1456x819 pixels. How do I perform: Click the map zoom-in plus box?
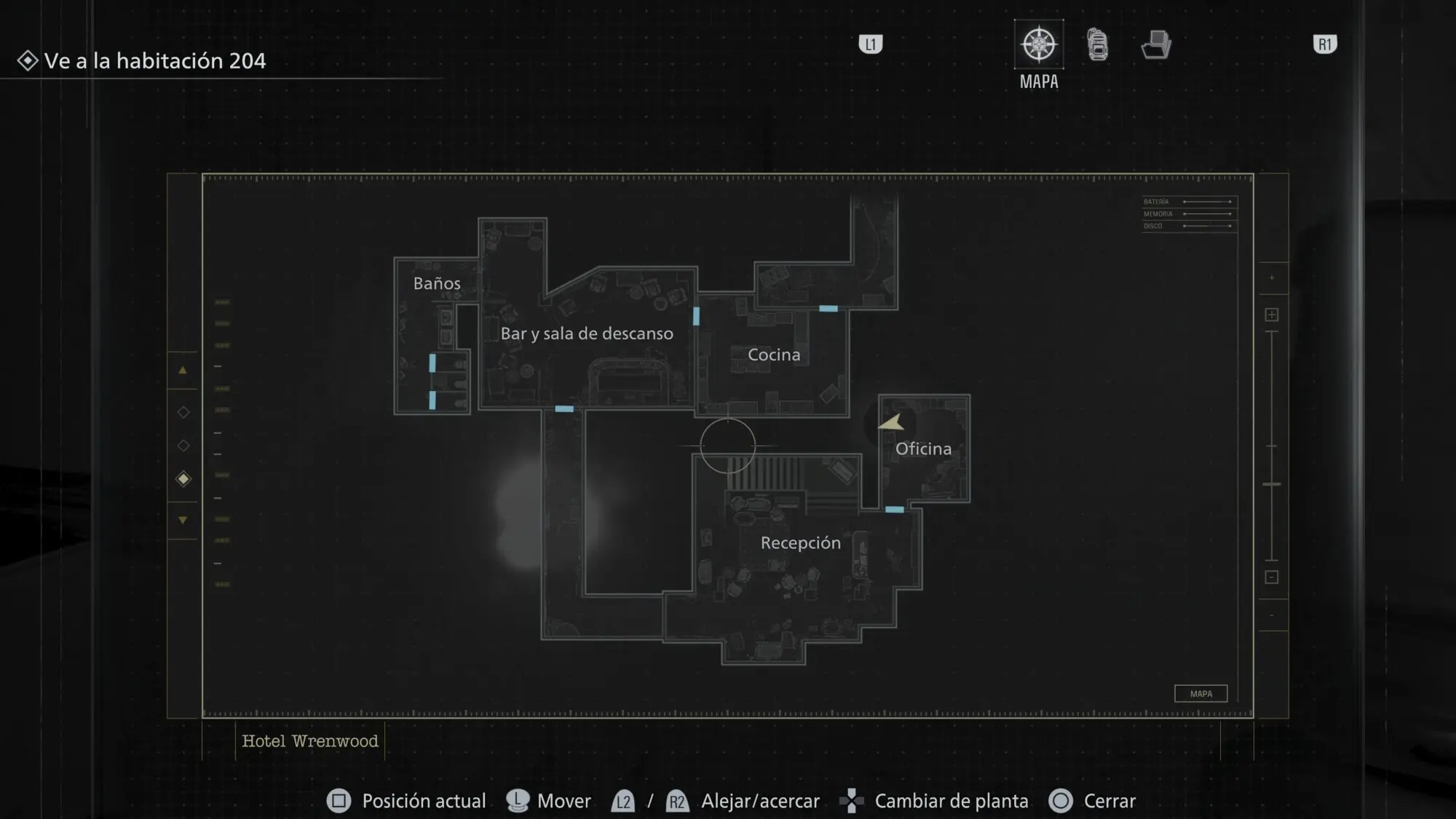point(1272,314)
